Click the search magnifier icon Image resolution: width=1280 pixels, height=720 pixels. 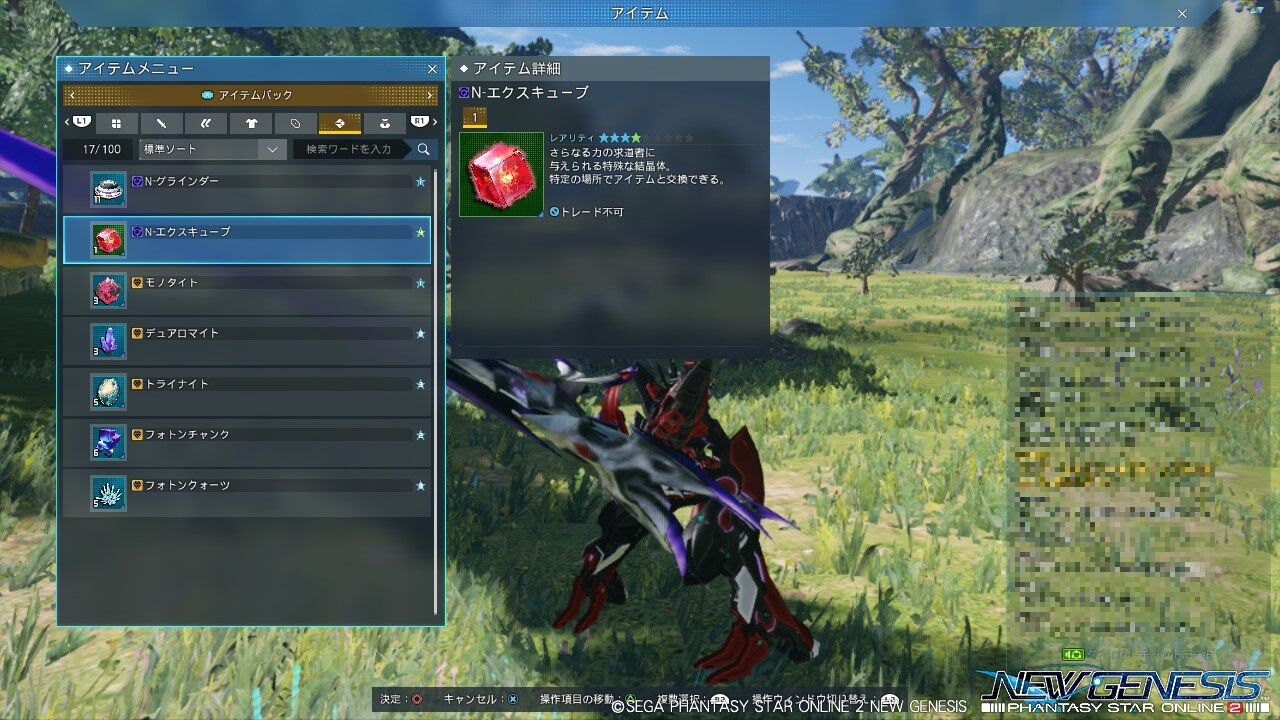423,149
